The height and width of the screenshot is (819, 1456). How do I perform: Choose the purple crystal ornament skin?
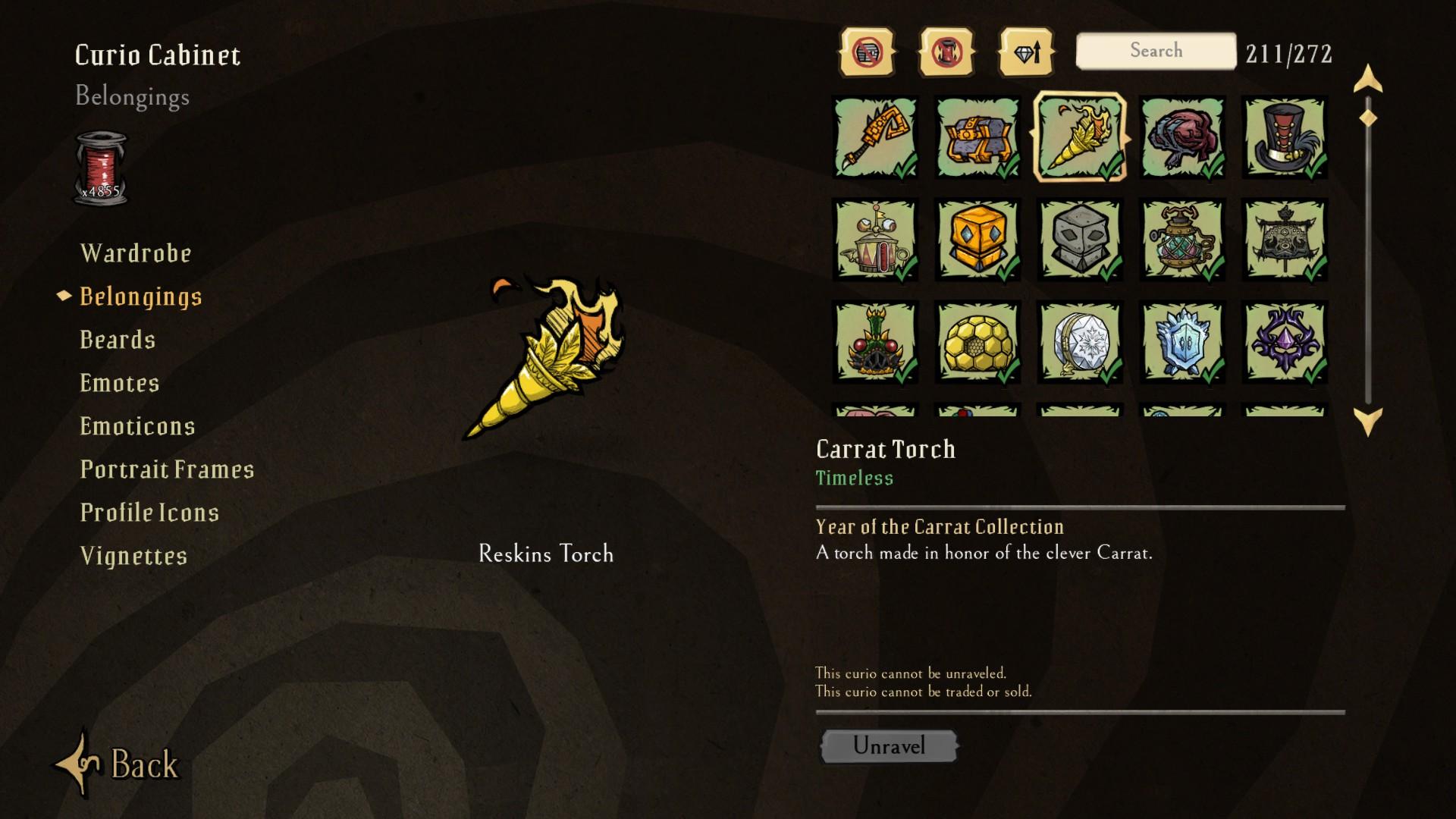click(1285, 342)
